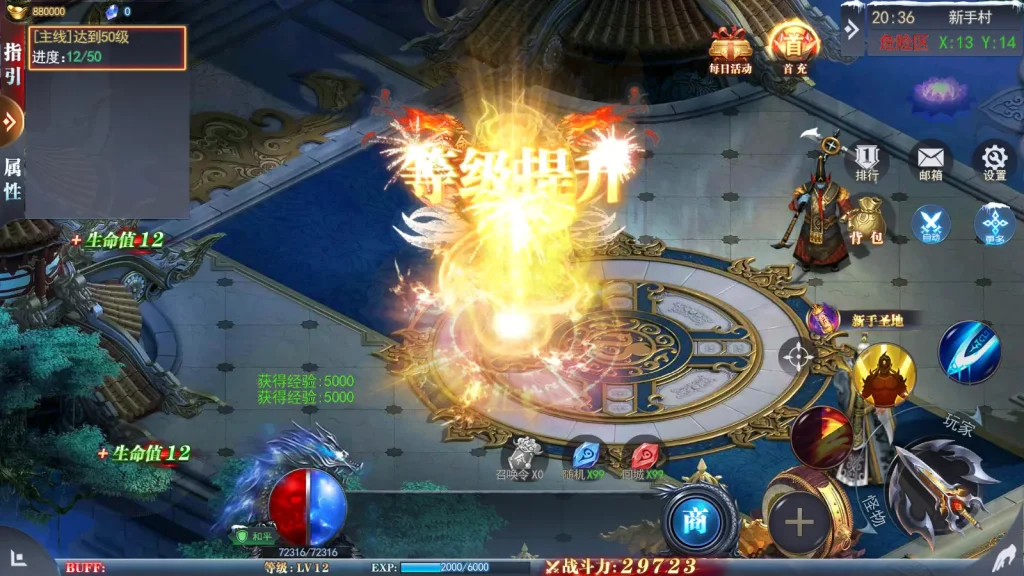Activate the blue blade slash skill
Viewport: 1024px width, 576px height.
(x=968, y=352)
